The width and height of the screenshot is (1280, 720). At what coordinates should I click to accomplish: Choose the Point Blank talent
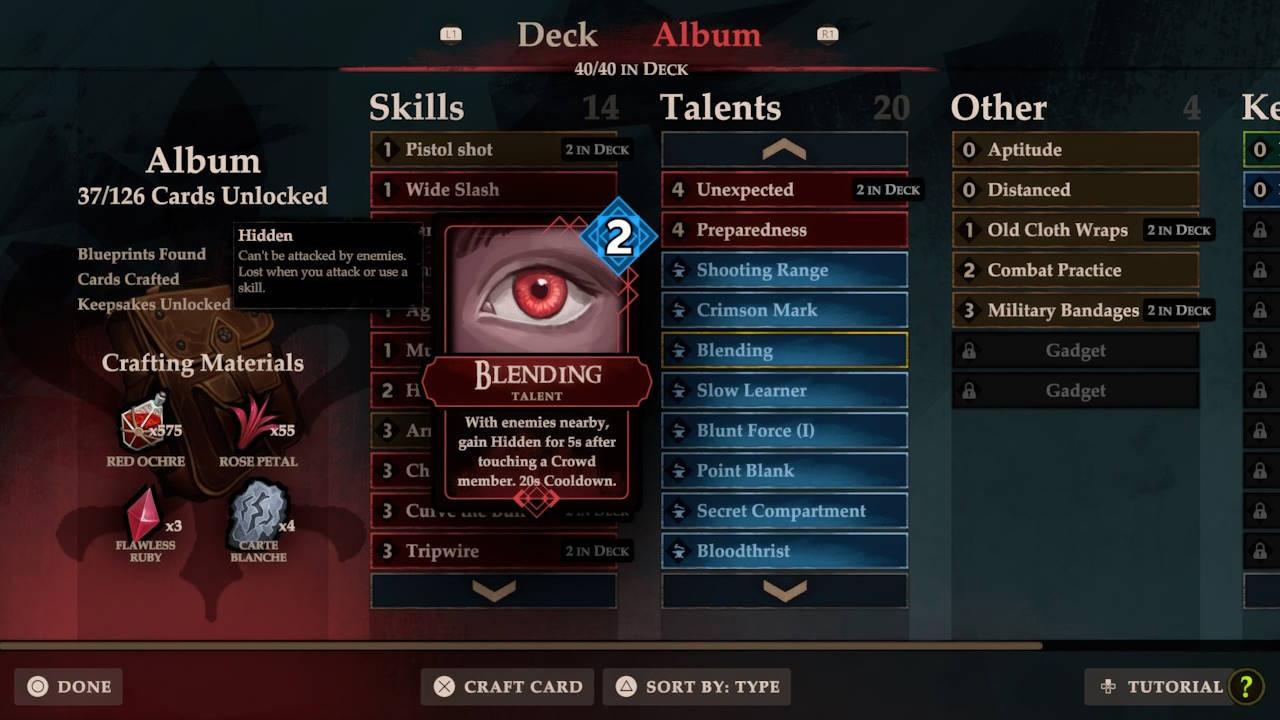[x=784, y=470]
